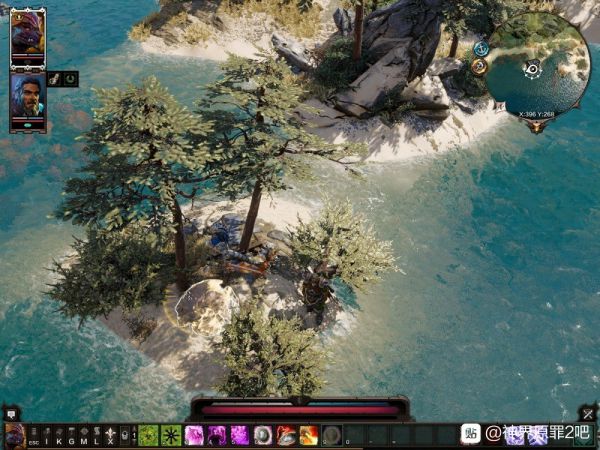Click the I shortcut button for inventory
This screenshot has width=600, height=450.
(x=46, y=435)
